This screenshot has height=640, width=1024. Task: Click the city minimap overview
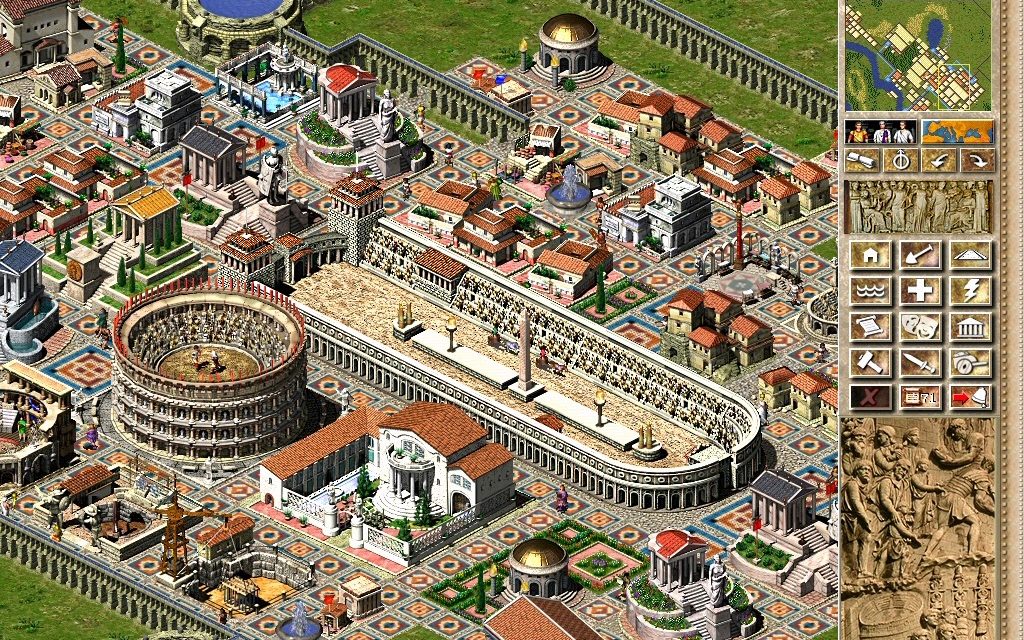pos(918,56)
